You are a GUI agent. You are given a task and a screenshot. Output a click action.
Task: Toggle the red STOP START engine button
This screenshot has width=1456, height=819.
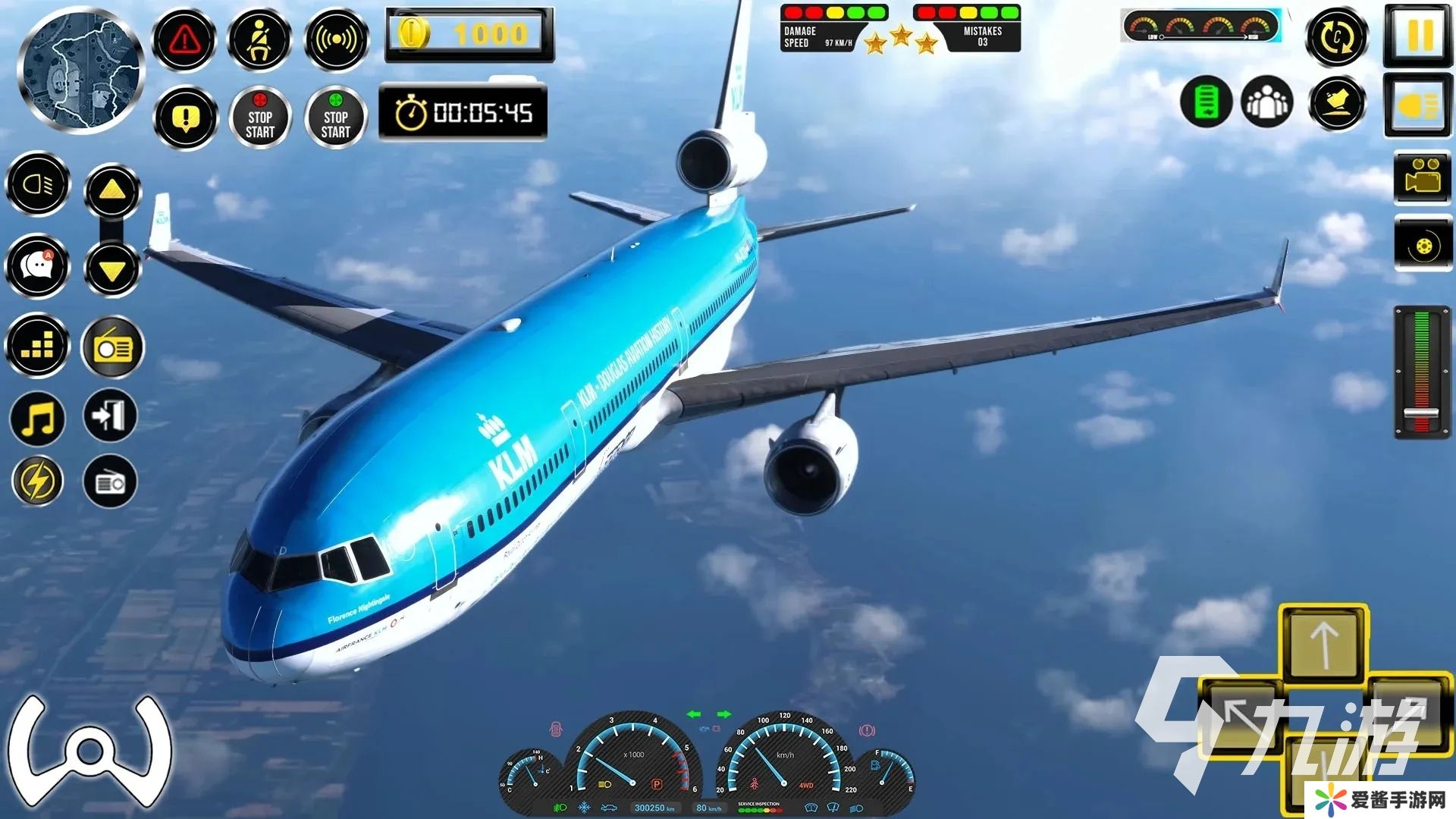click(x=260, y=118)
